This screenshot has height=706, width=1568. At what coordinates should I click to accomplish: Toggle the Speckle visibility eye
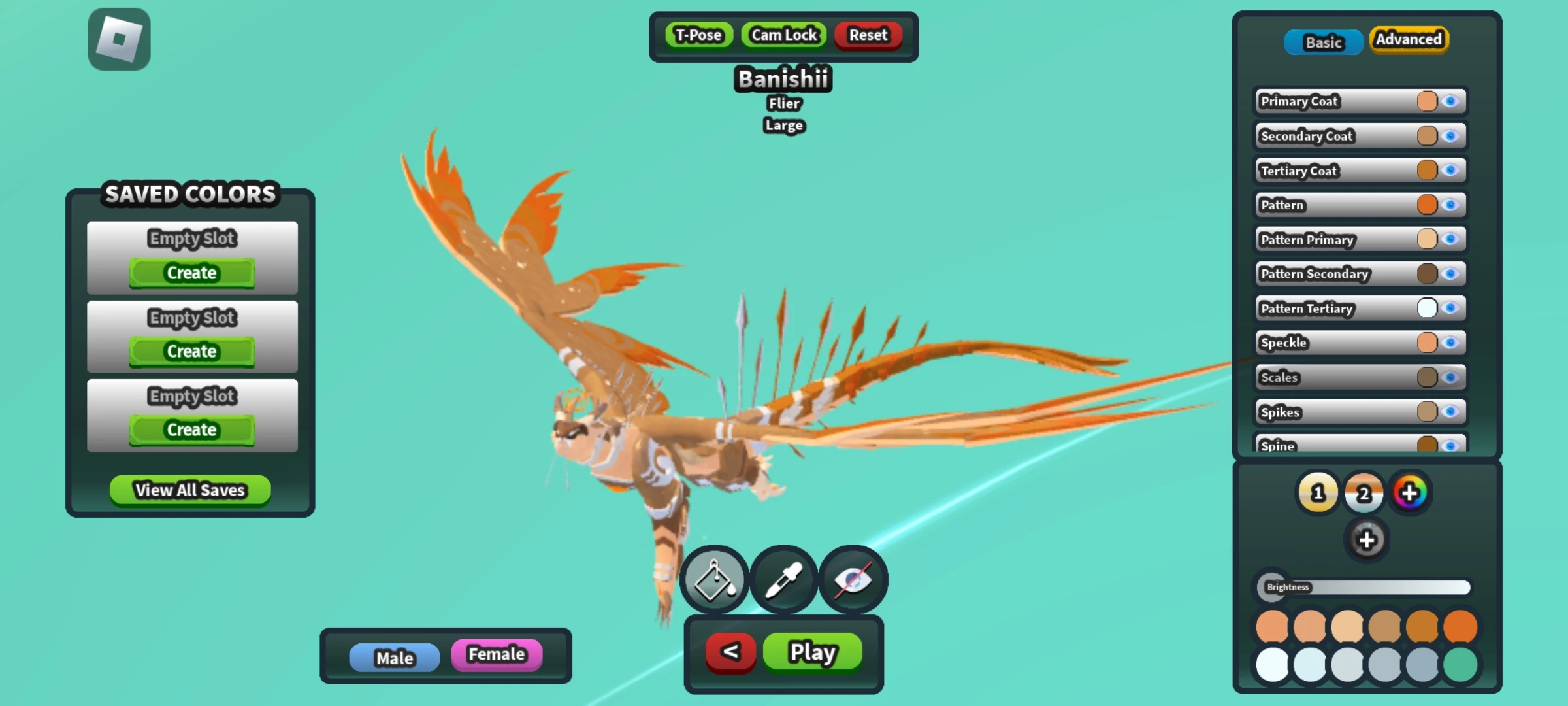point(1452,343)
